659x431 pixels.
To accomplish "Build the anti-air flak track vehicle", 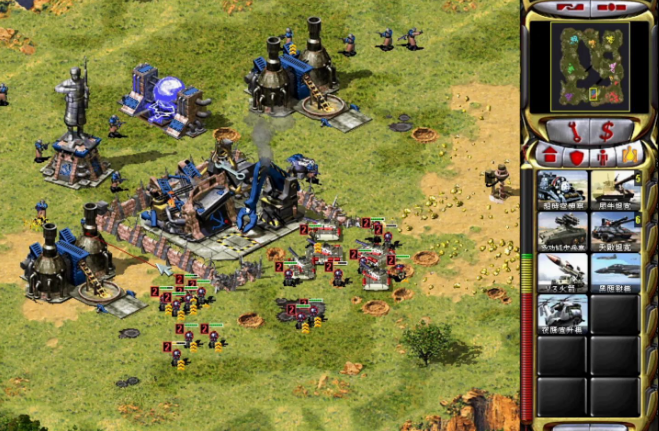I will click(562, 230).
